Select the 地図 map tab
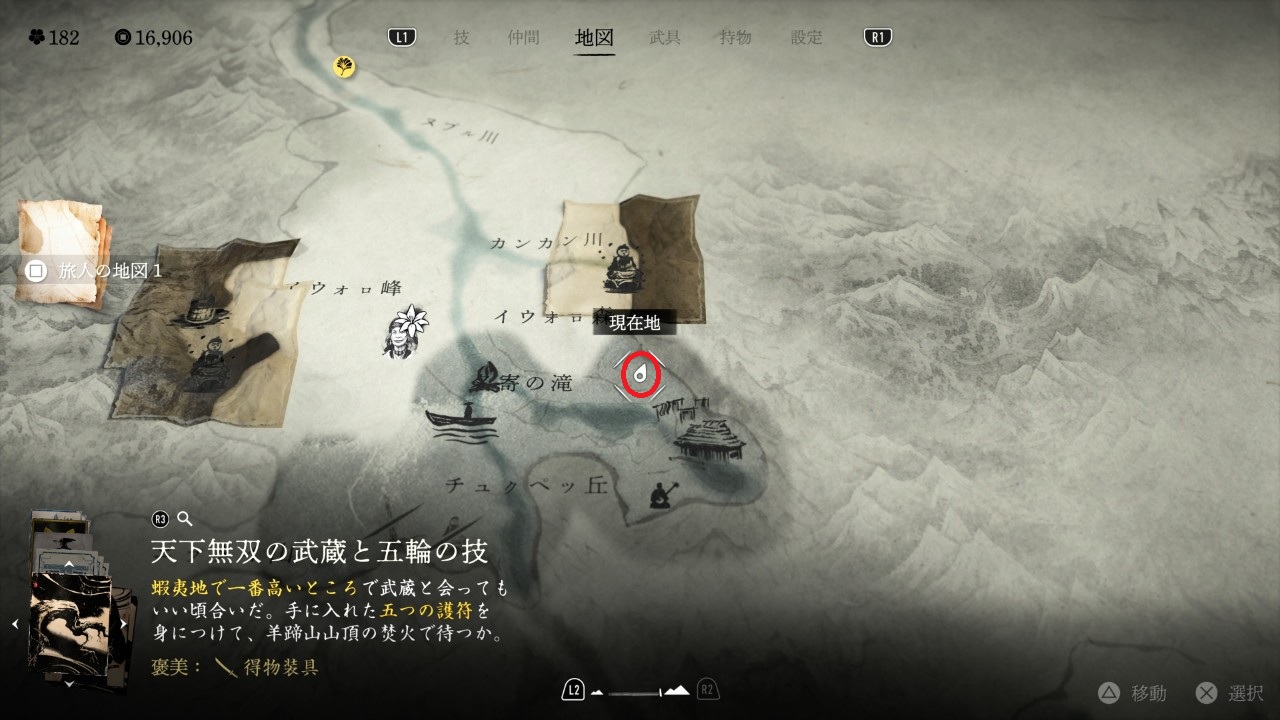Viewport: 1280px width, 720px height. 594,38
